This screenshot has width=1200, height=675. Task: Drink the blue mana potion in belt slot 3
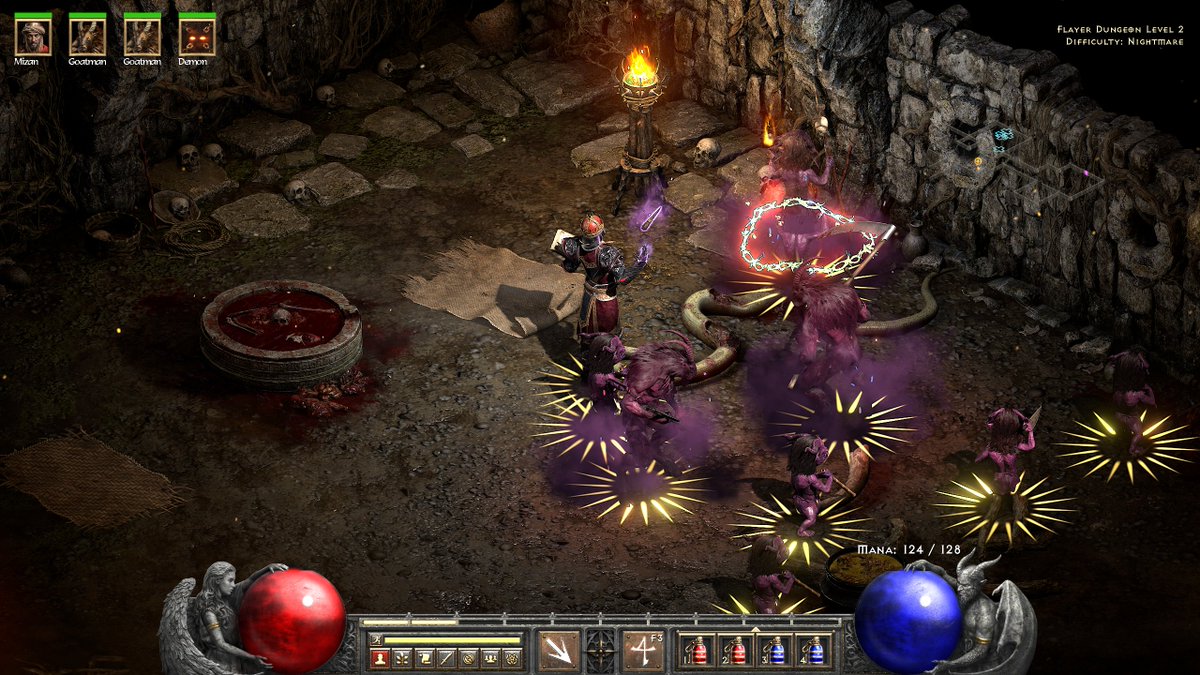point(776,651)
